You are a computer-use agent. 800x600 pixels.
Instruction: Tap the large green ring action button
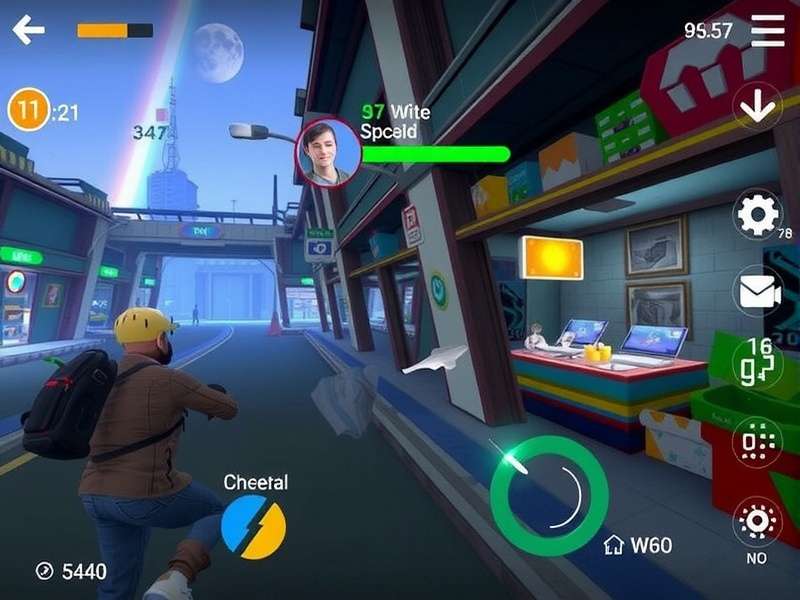pos(549,494)
